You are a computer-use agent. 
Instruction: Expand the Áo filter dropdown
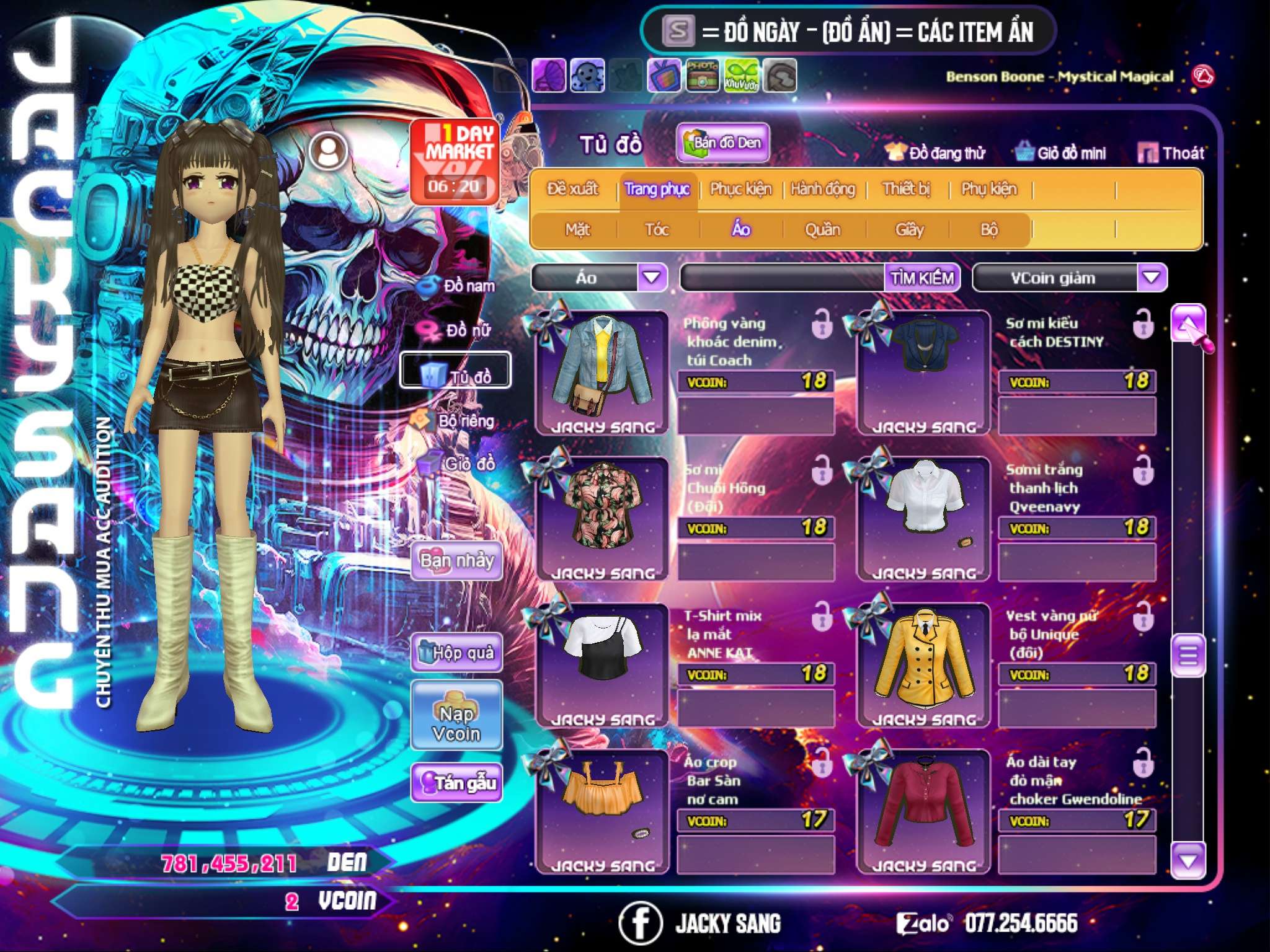click(652, 278)
